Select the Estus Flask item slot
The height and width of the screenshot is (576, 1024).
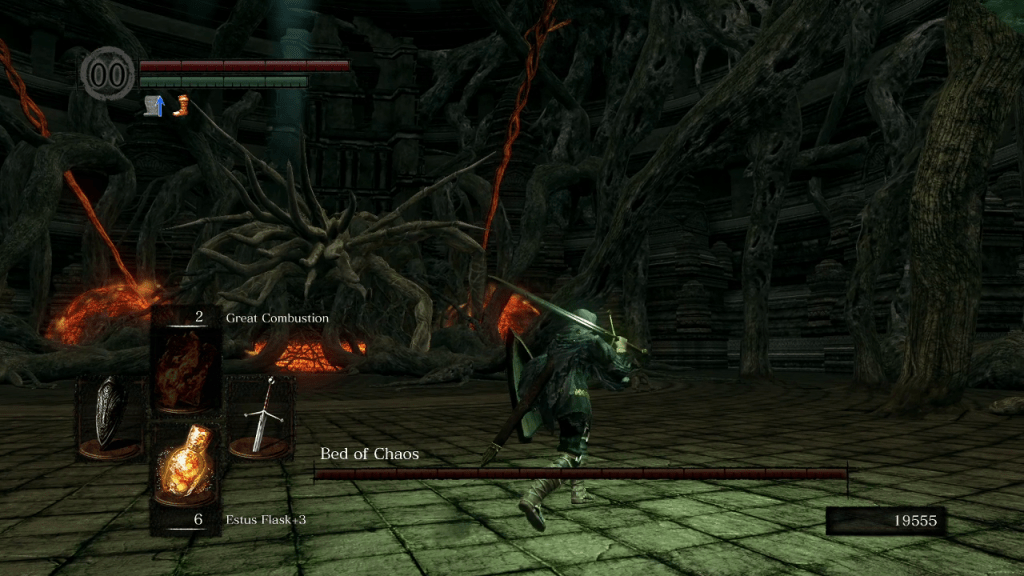[186, 462]
